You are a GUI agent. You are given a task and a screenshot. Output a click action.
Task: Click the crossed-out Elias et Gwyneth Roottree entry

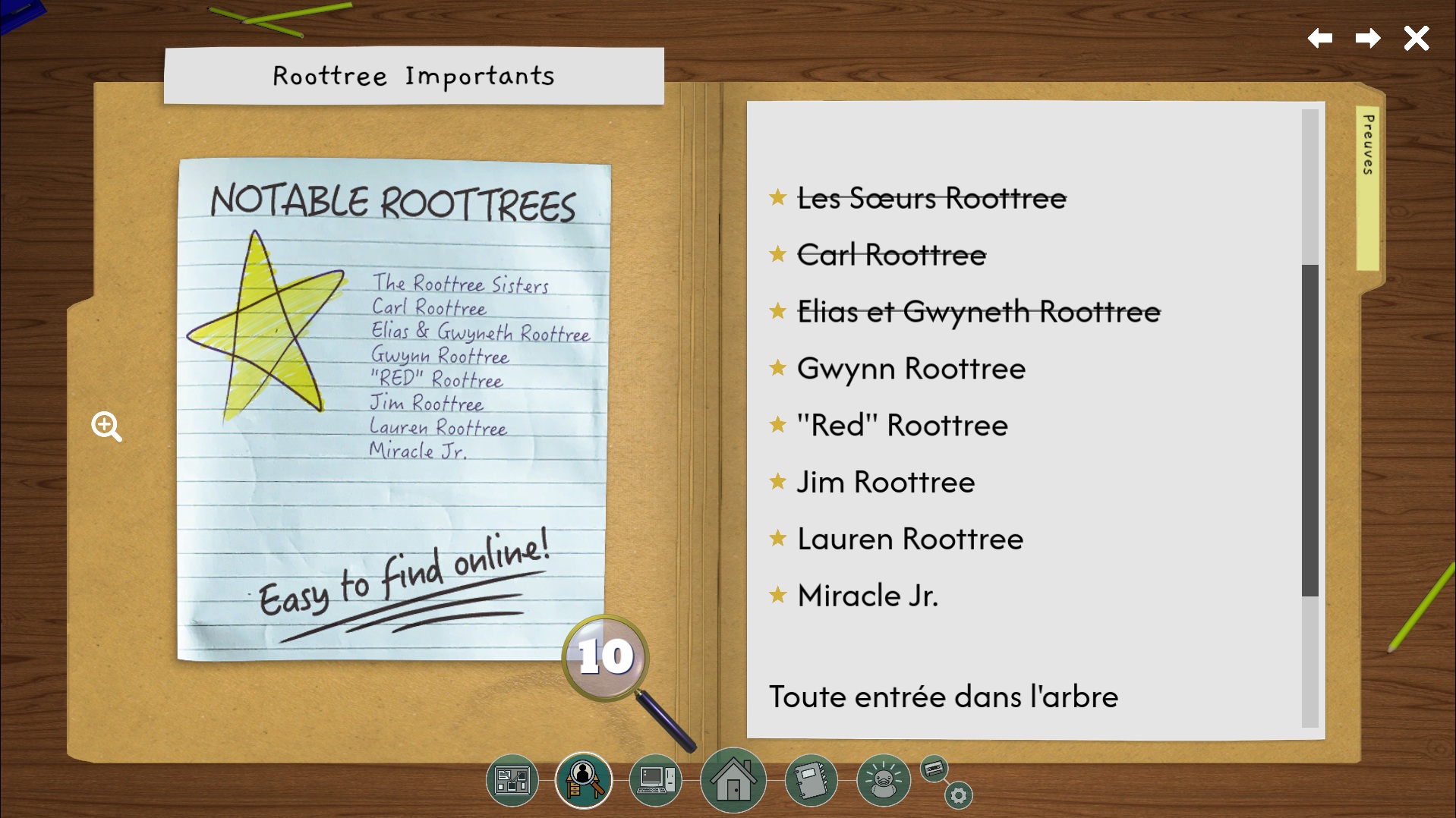tap(978, 312)
